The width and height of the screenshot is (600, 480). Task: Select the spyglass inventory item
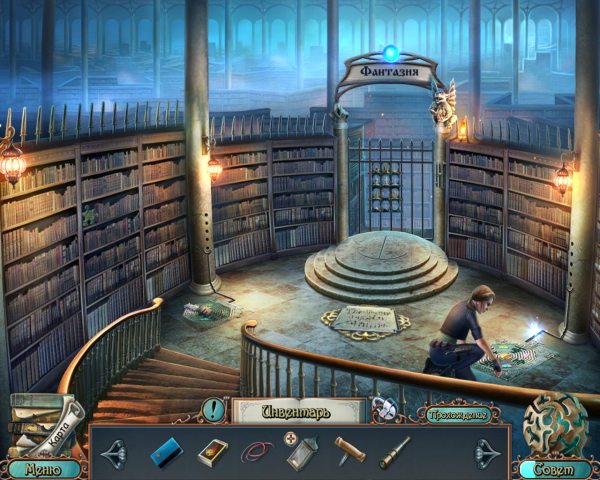point(394,452)
